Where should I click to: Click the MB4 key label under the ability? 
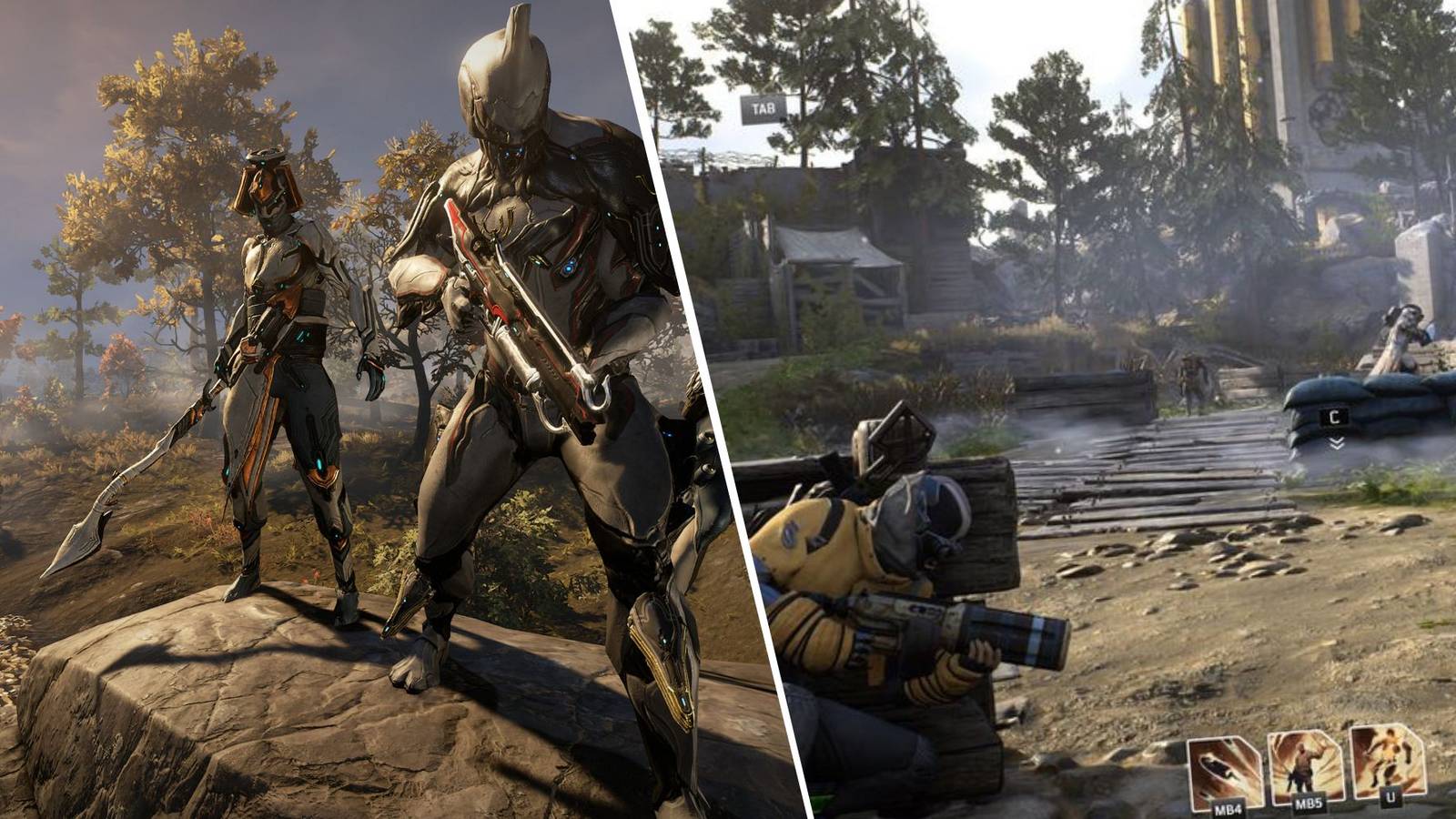pos(1228,809)
